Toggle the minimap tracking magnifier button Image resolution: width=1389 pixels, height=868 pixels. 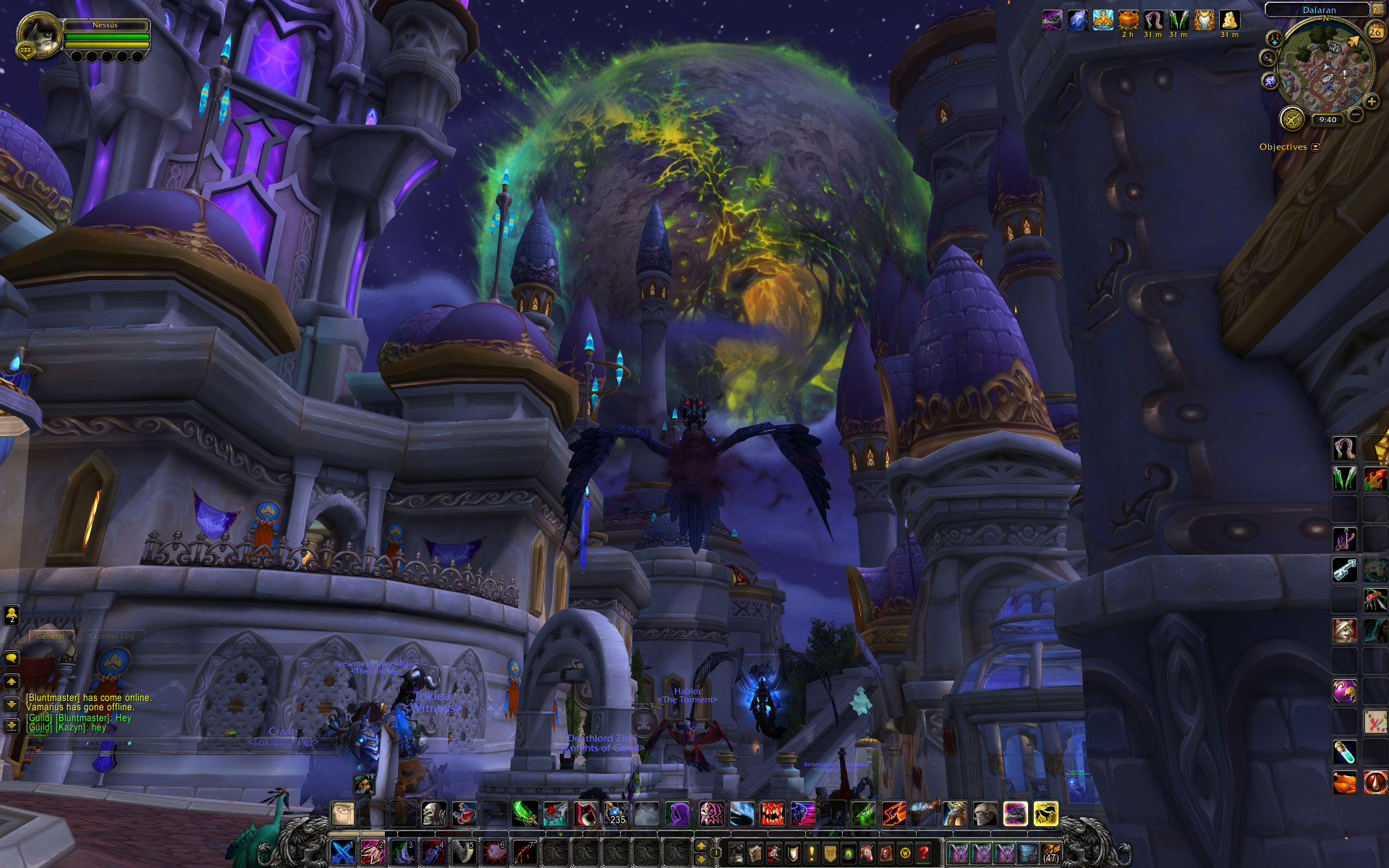point(1267,58)
